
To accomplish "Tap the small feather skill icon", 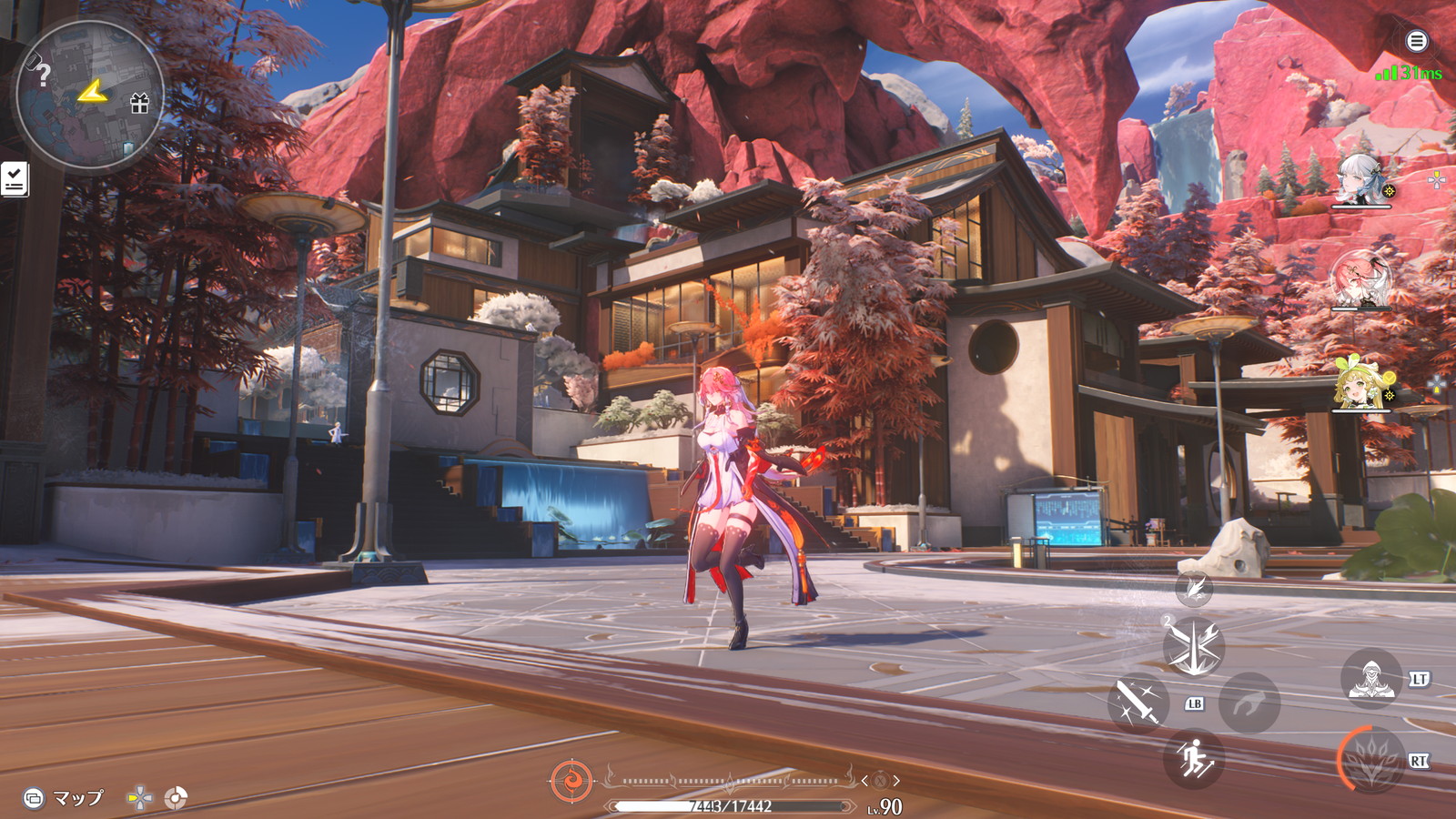I will (x=1193, y=590).
